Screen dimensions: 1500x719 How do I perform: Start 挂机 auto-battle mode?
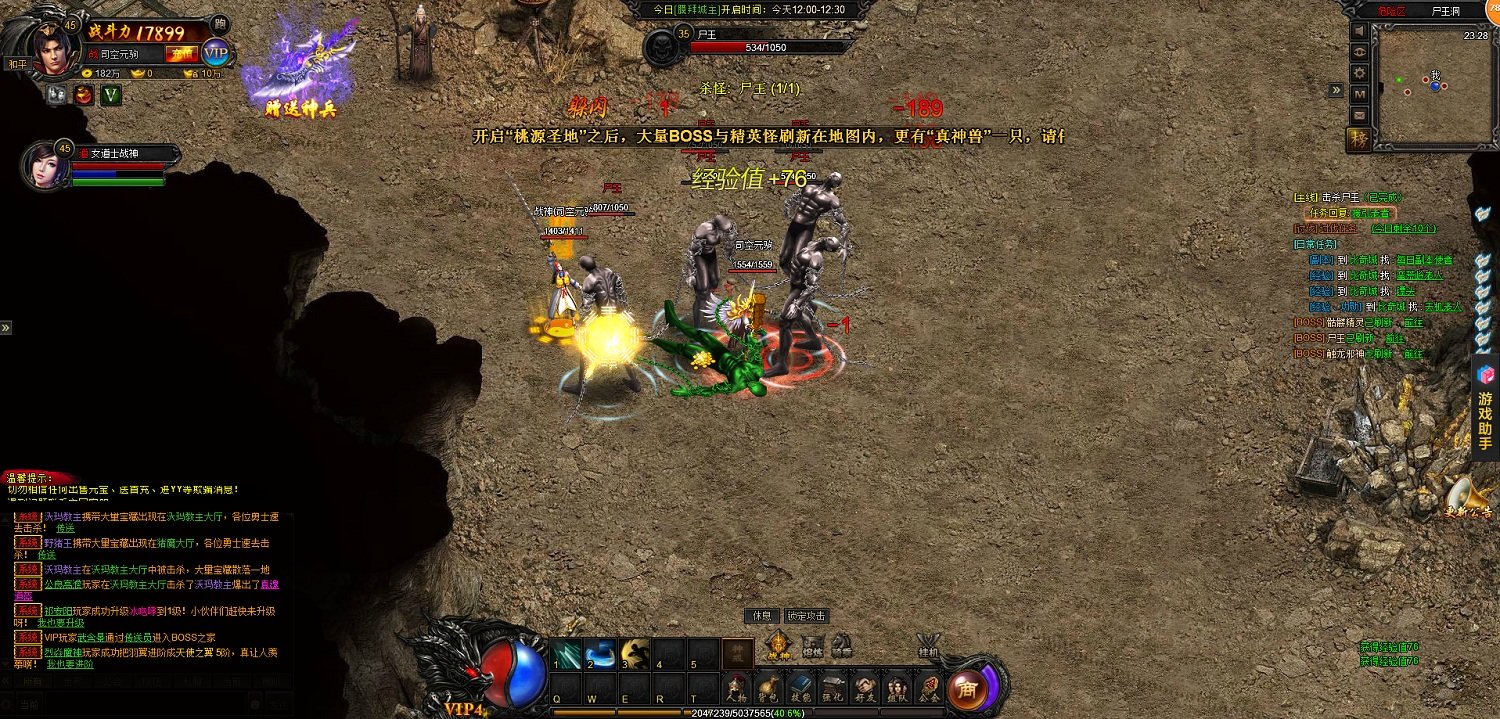(929, 645)
